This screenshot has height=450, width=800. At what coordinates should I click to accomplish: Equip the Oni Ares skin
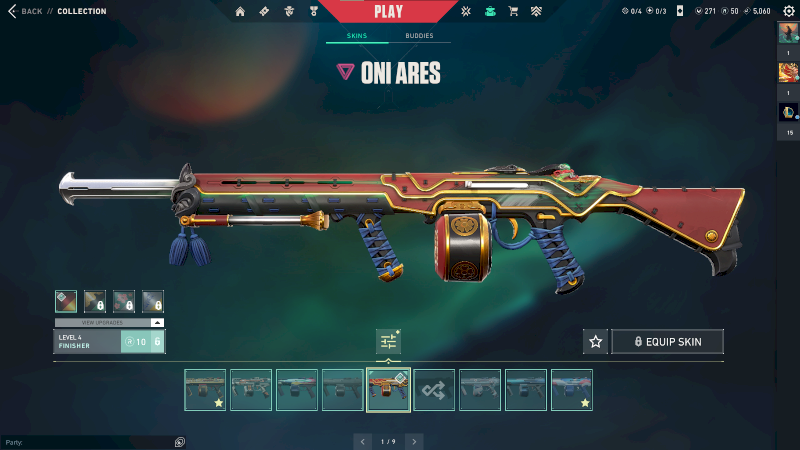tap(667, 342)
